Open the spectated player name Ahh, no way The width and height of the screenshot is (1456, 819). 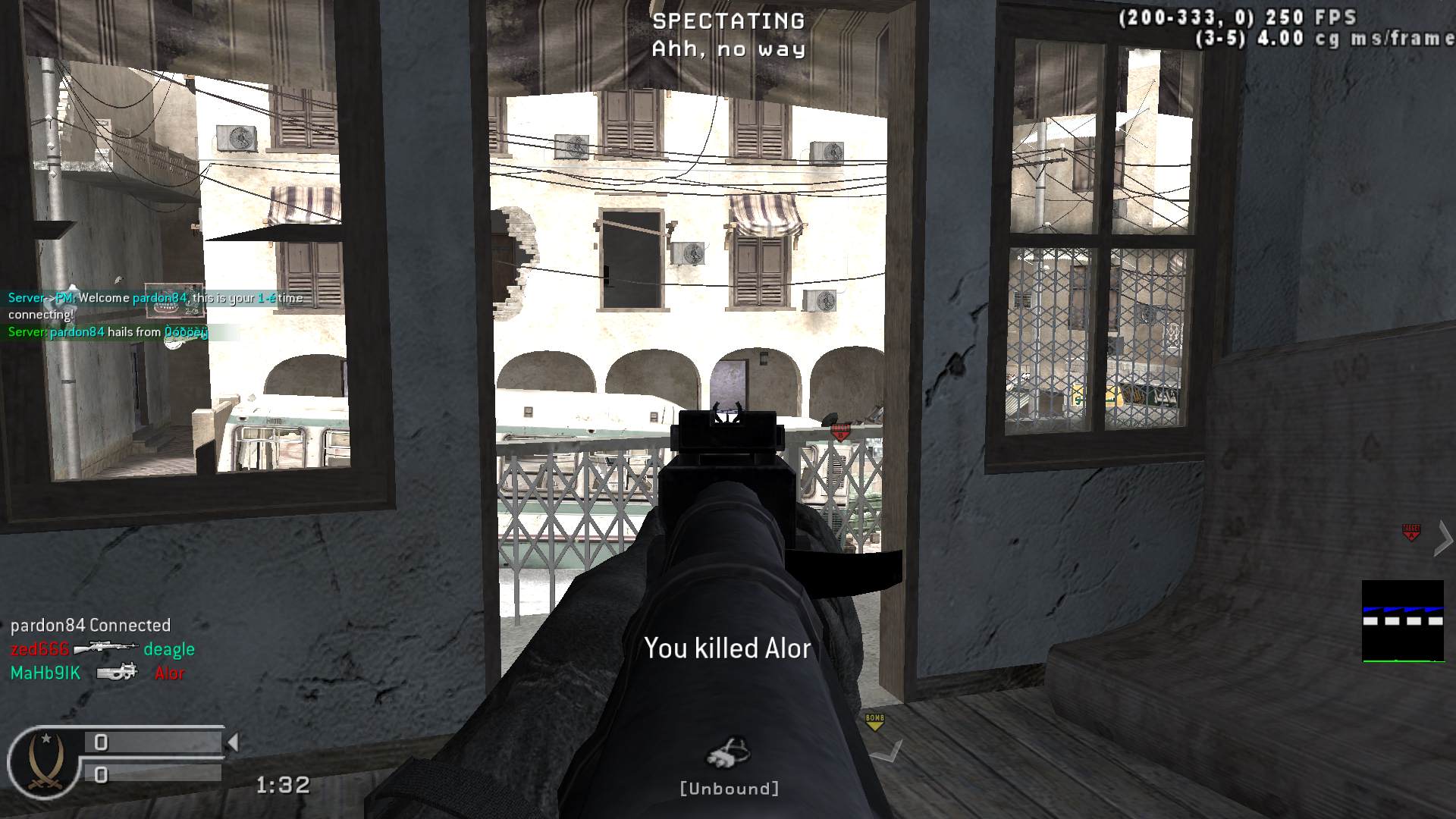pos(728,49)
